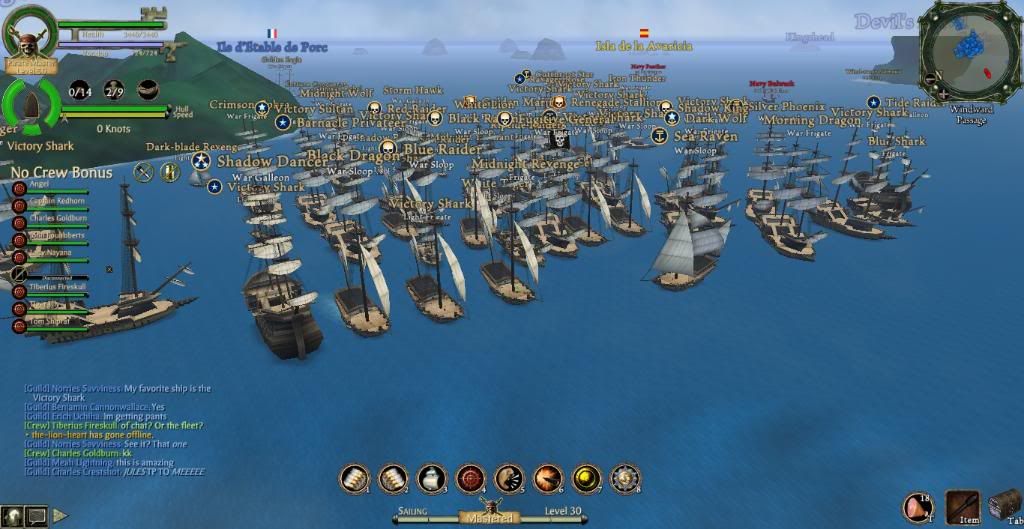The image size is (1024, 529).
Task: Use the tonic potion with count 18
Action: (x=918, y=508)
